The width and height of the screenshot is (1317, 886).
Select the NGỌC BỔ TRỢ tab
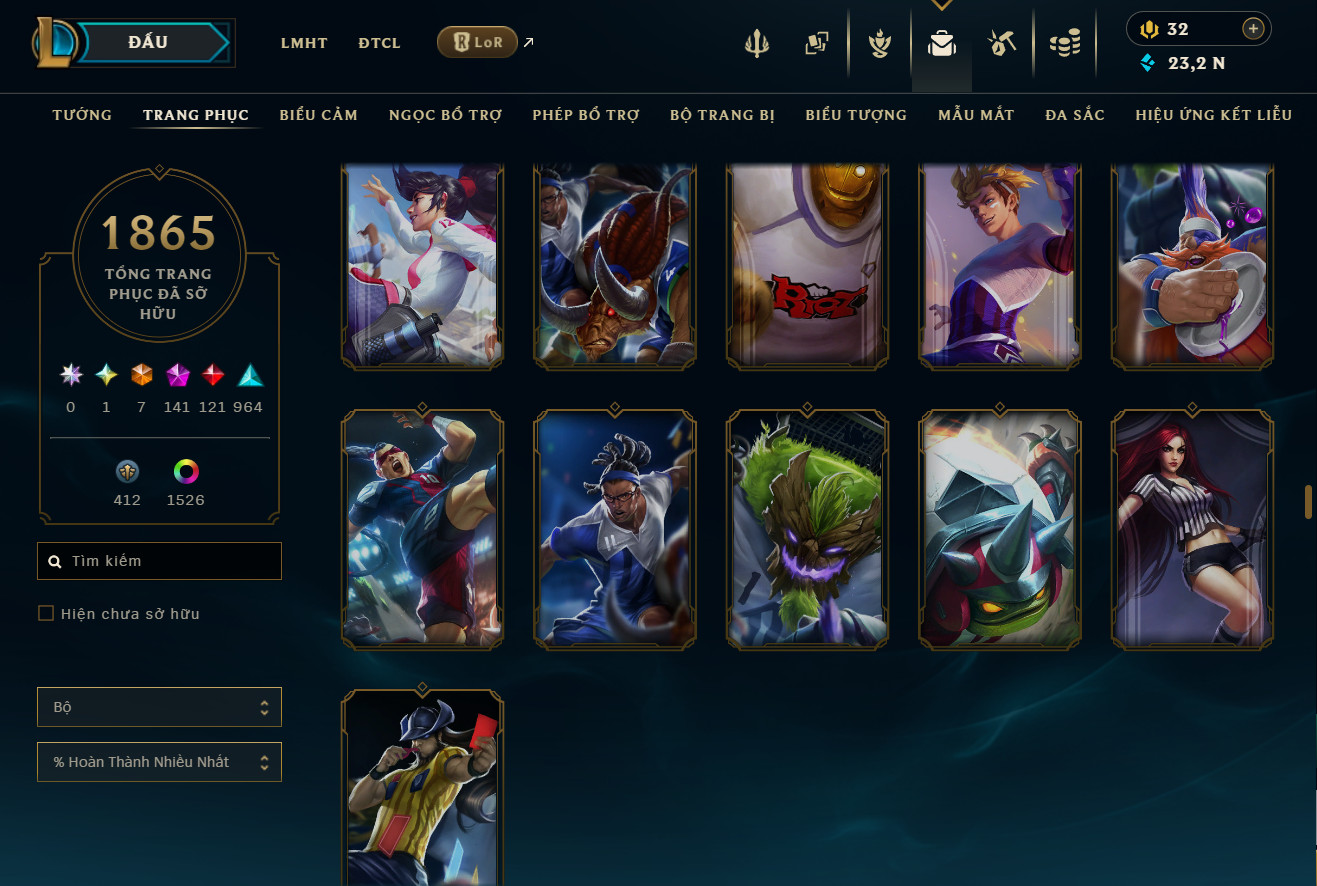point(445,115)
